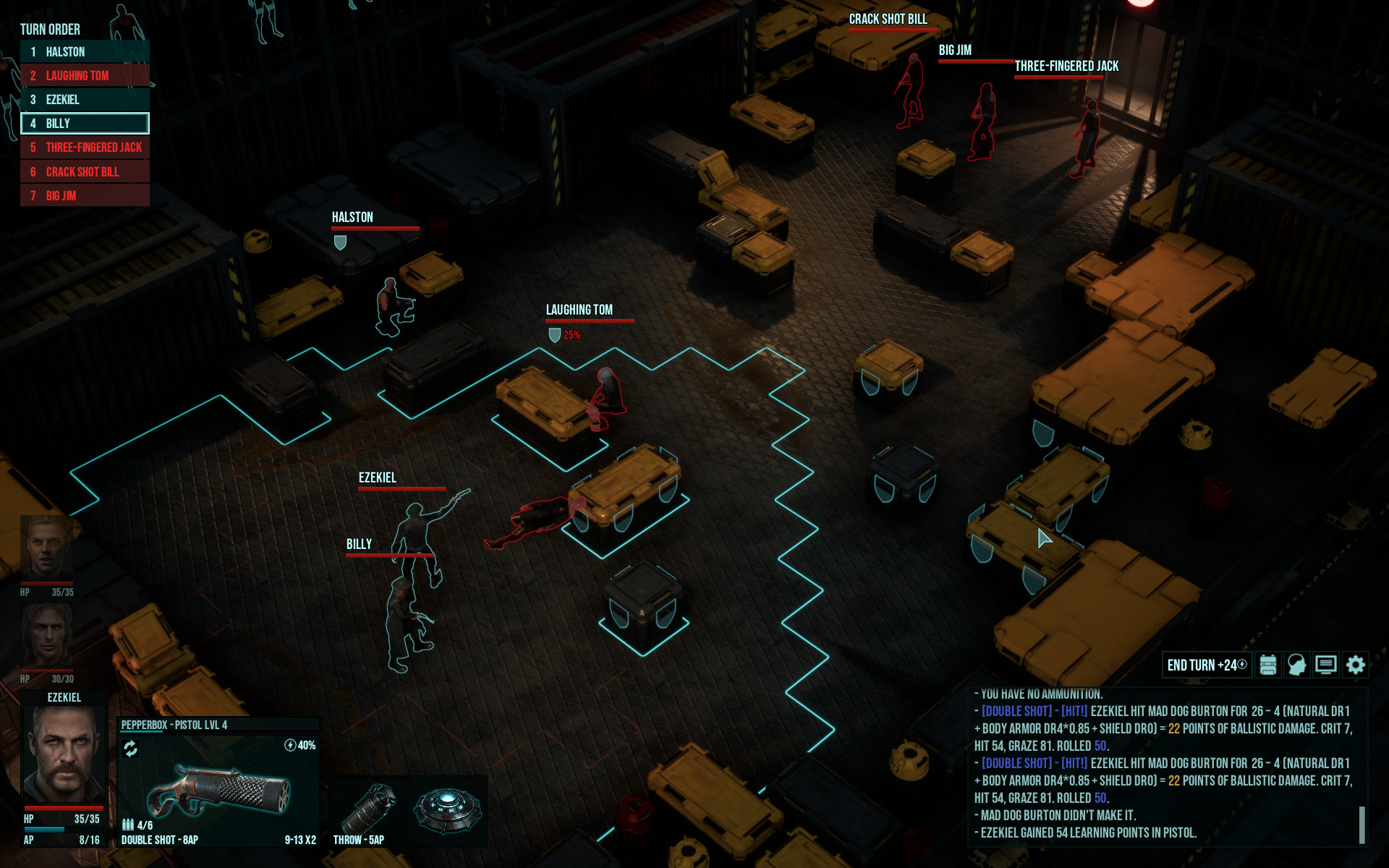
Task: Open the settings gear icon
Action: pos(1354,665)
